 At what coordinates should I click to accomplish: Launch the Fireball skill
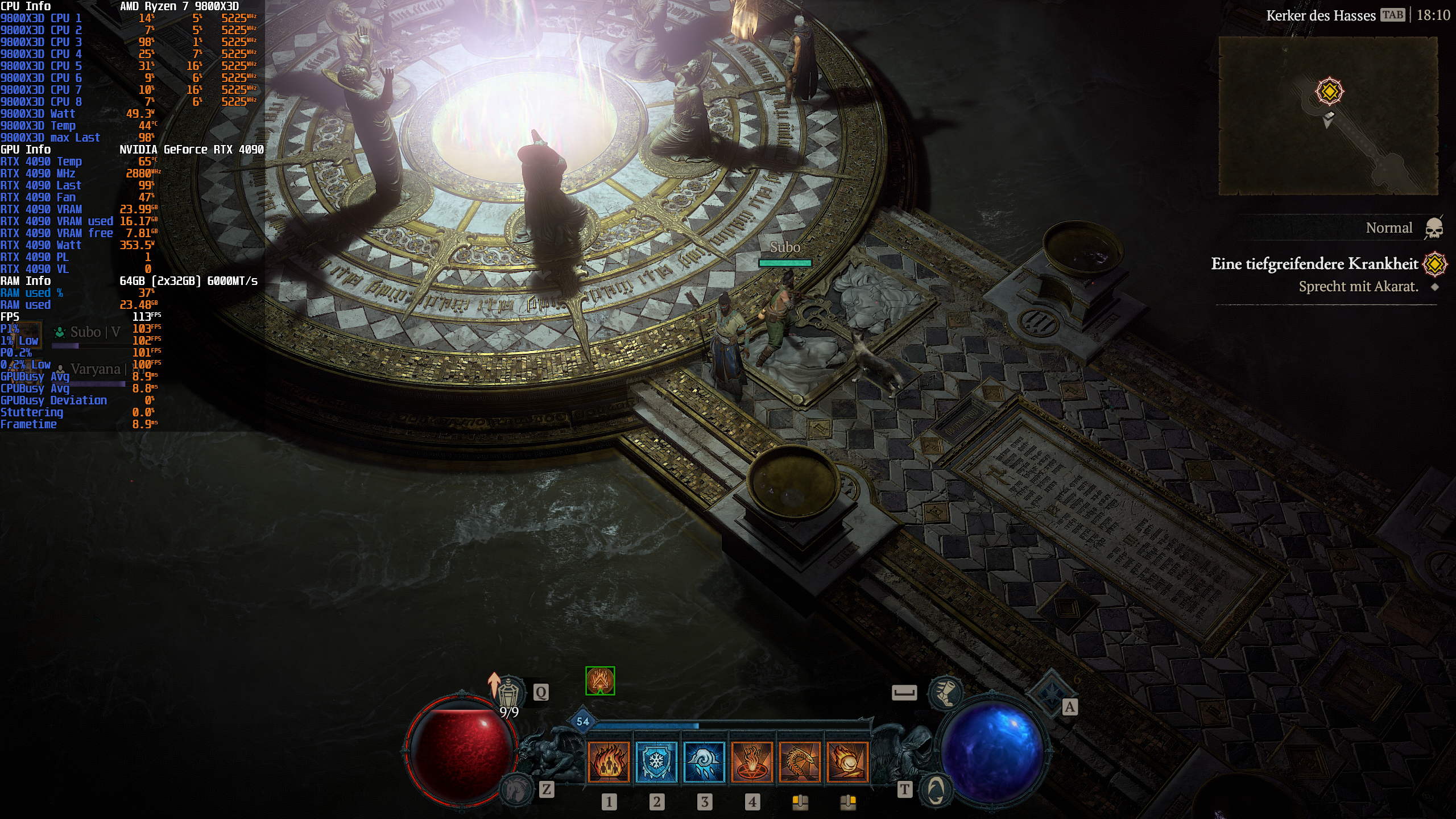847,762
